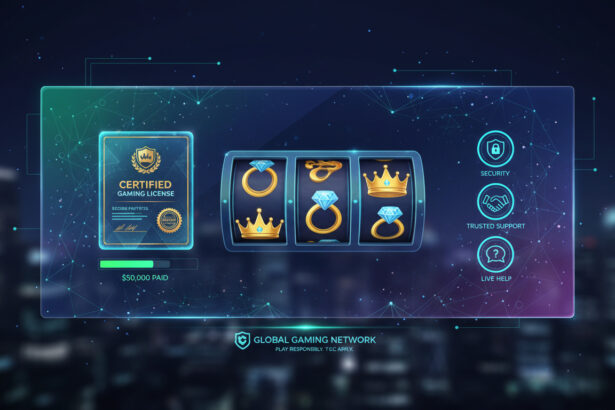Open the Security padlock shield icon

[x=494, y=149]
